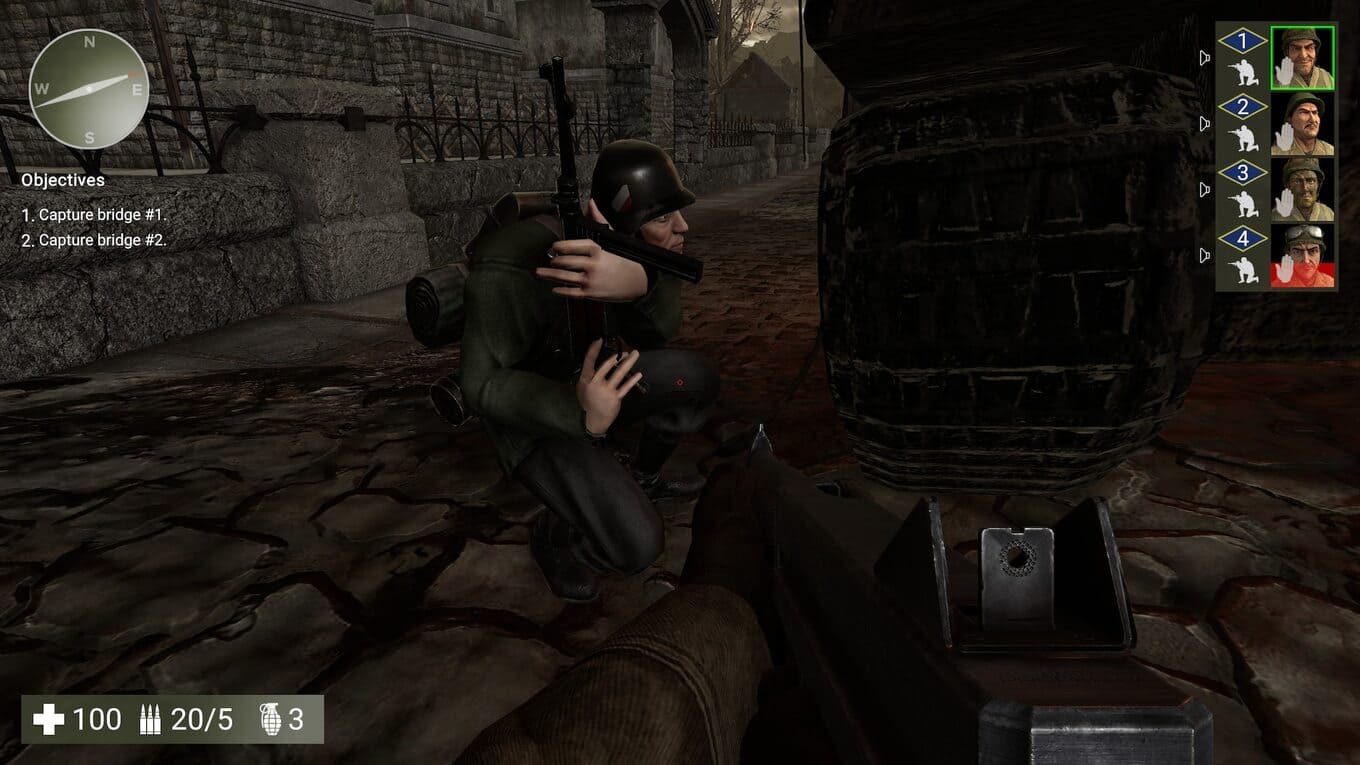
Task: Click the number 3 diamond badge
Action: tap(1243, 173)
